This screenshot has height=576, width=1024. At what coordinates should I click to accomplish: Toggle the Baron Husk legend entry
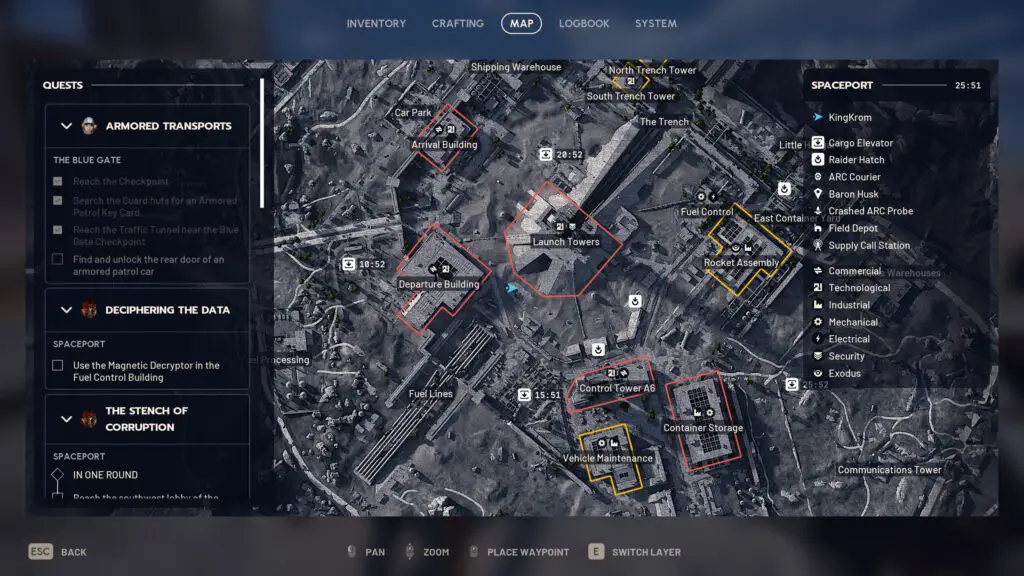(x=853, y=194)
